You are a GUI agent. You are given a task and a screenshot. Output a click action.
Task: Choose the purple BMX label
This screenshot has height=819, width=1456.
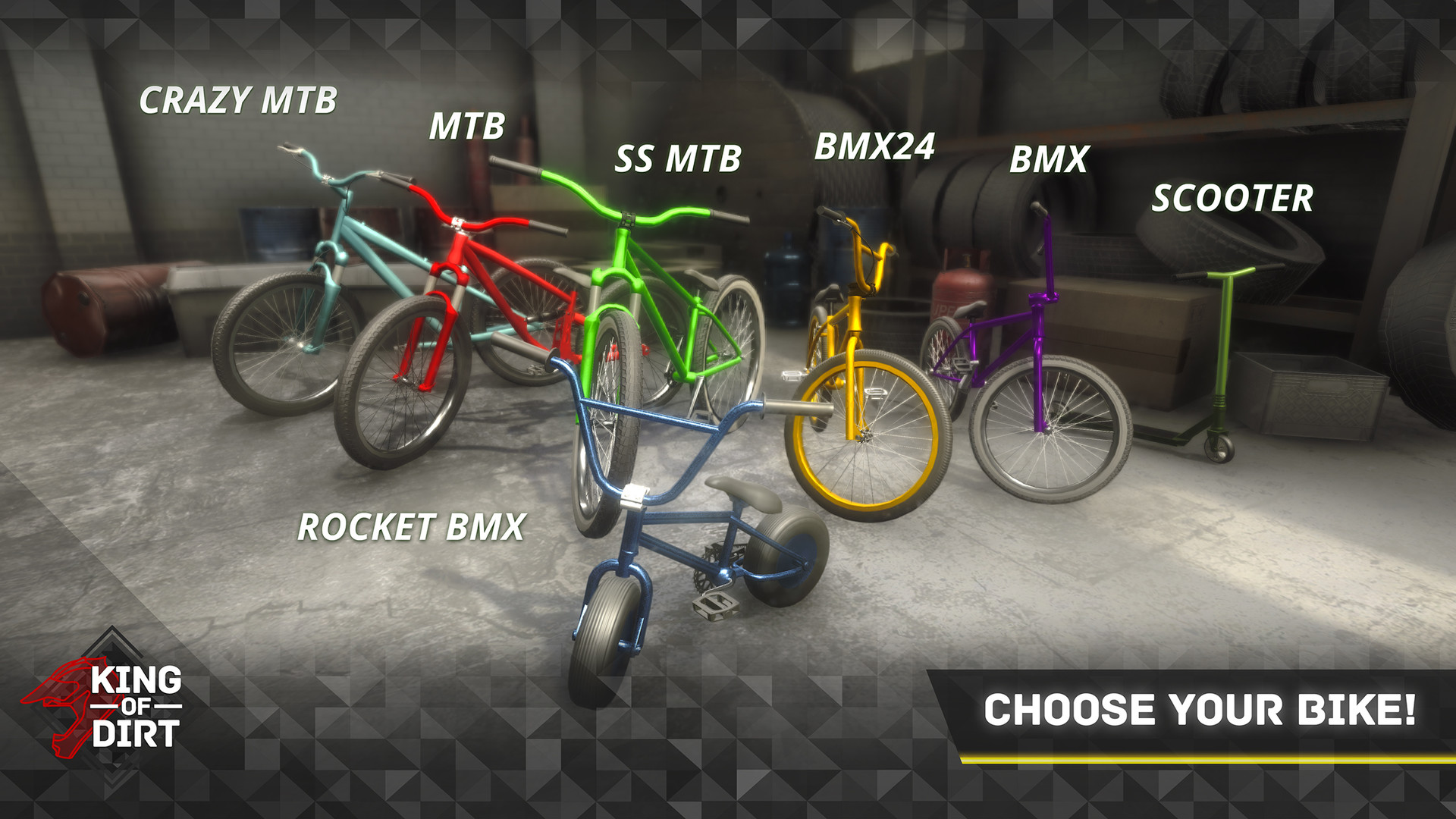click(x=1049, y=159)
